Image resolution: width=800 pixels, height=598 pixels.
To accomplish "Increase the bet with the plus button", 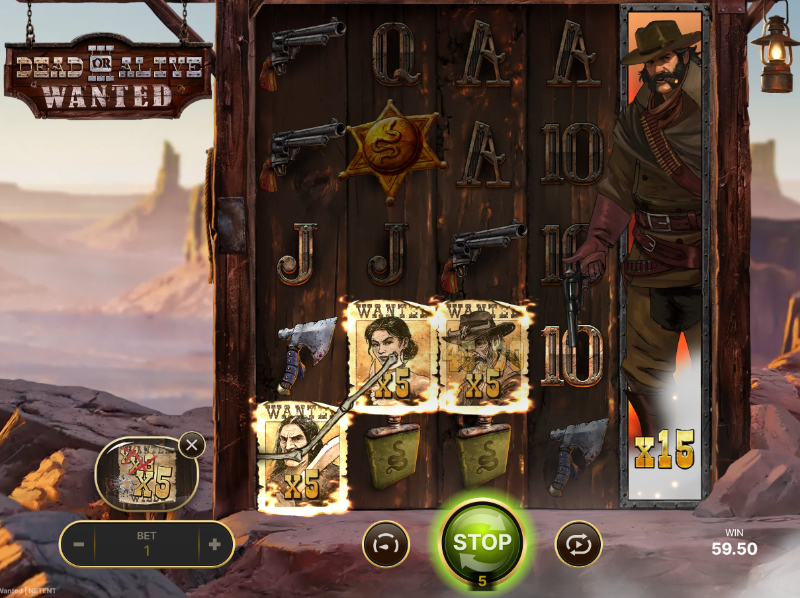I will point(214,545).
